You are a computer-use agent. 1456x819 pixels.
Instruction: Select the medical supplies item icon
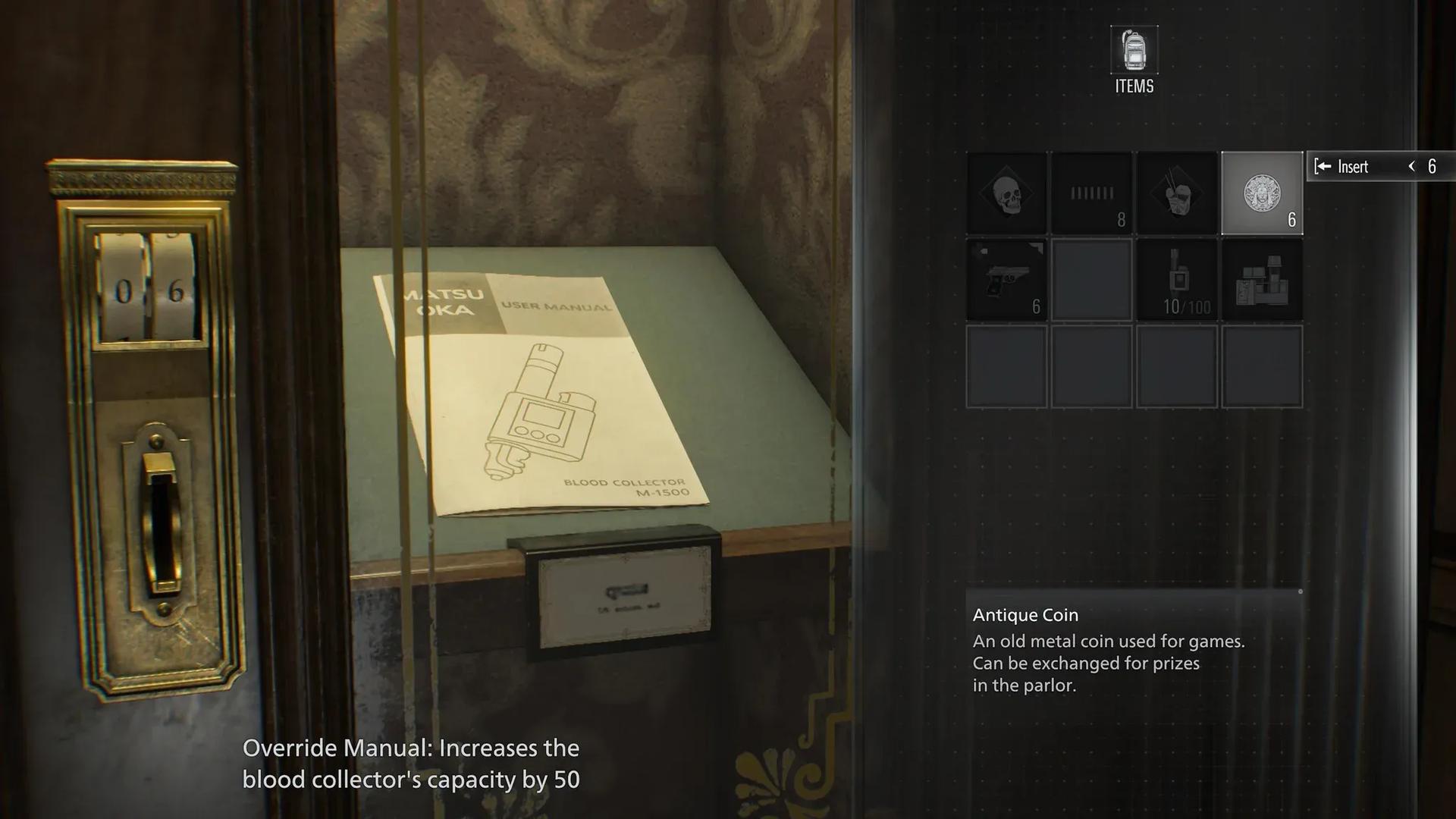click(1262, 278)
